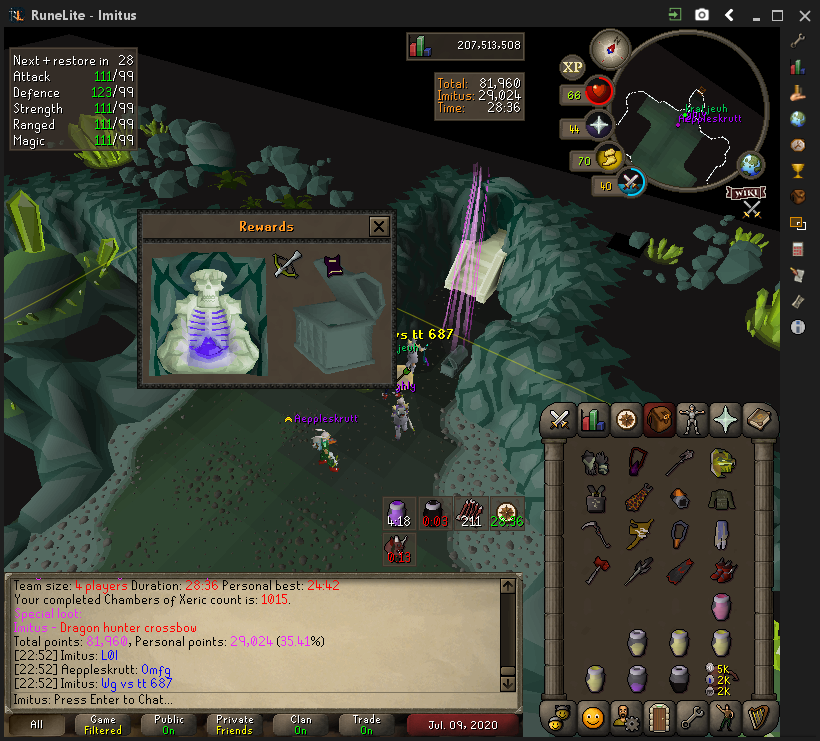Open the Logout door tab

pyautogui.click(x=659, y=716)
